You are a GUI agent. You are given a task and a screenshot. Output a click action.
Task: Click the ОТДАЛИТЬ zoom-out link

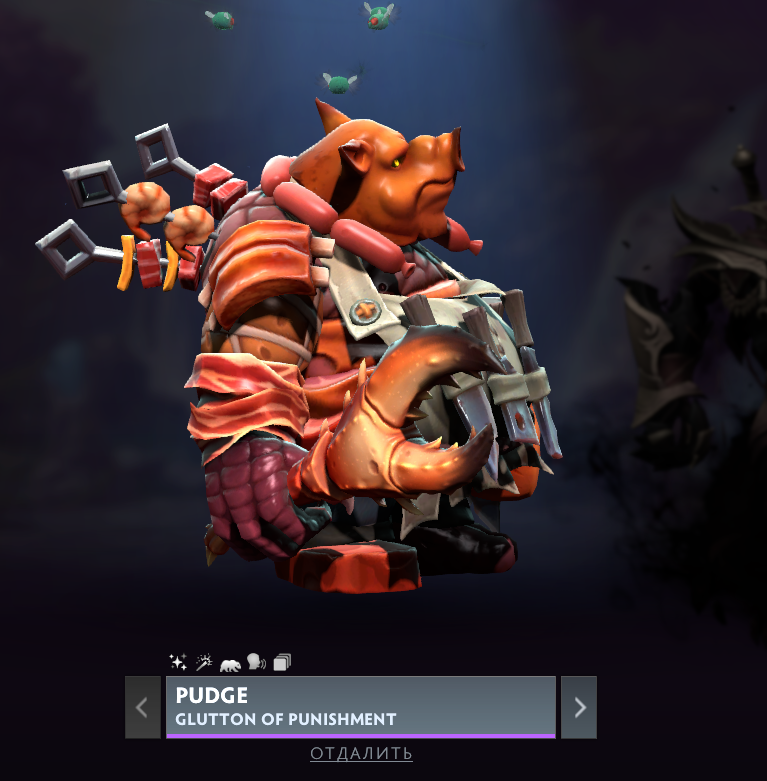[361, 753]
